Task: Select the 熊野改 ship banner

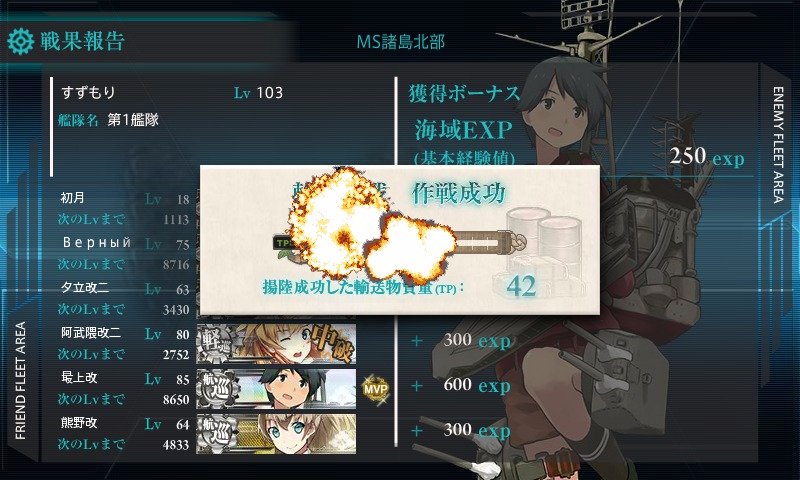Action: point(276,430)
